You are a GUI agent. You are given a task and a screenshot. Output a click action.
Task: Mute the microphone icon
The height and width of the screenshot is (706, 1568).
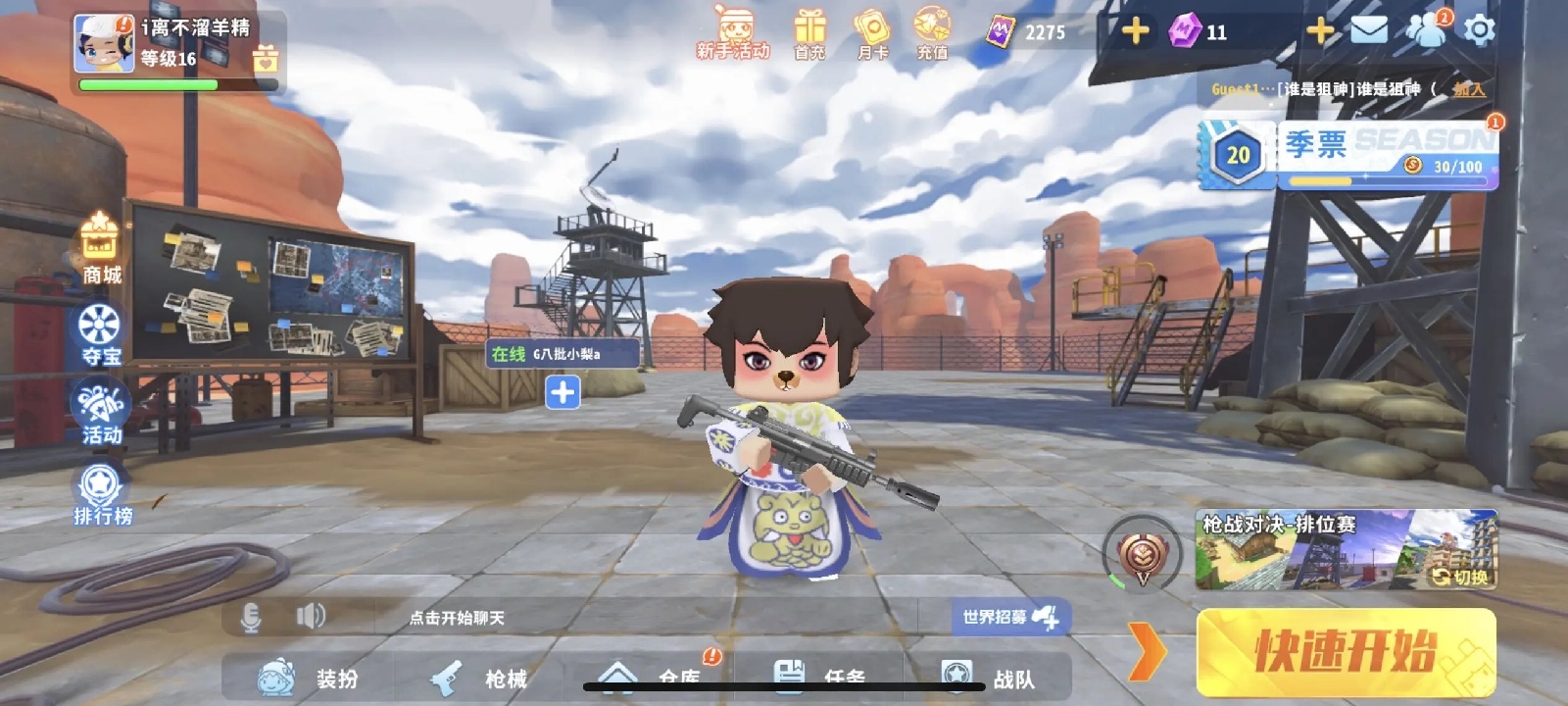[x=252, y=616]
